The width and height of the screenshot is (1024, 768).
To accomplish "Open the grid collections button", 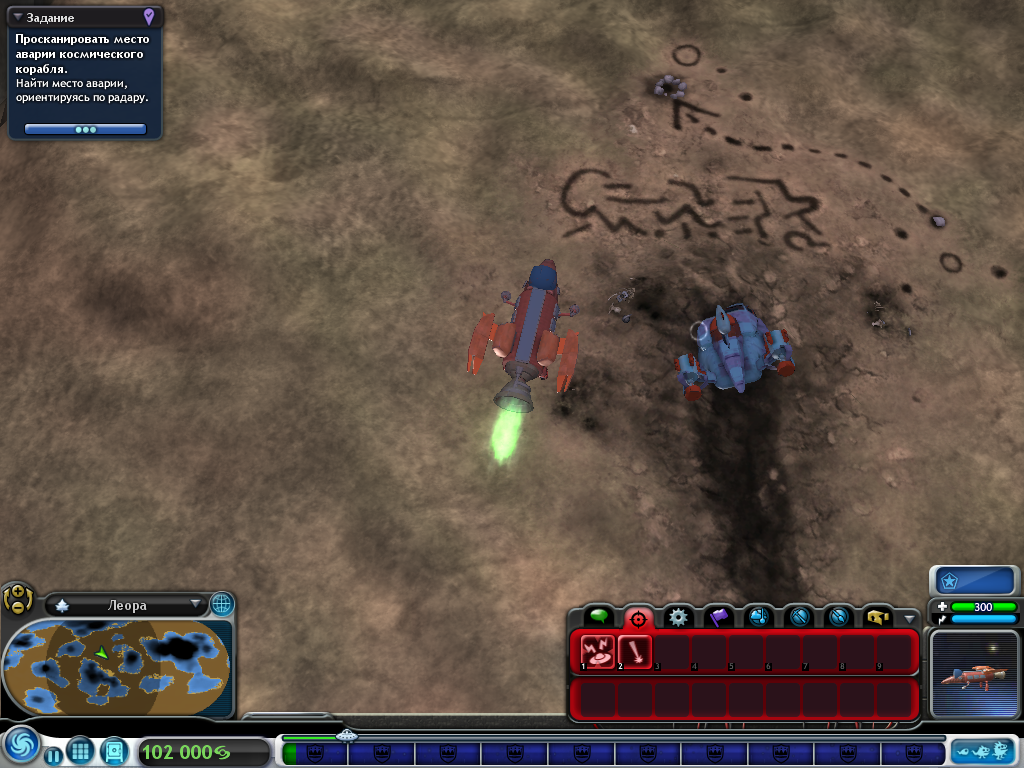I will 80,749.
